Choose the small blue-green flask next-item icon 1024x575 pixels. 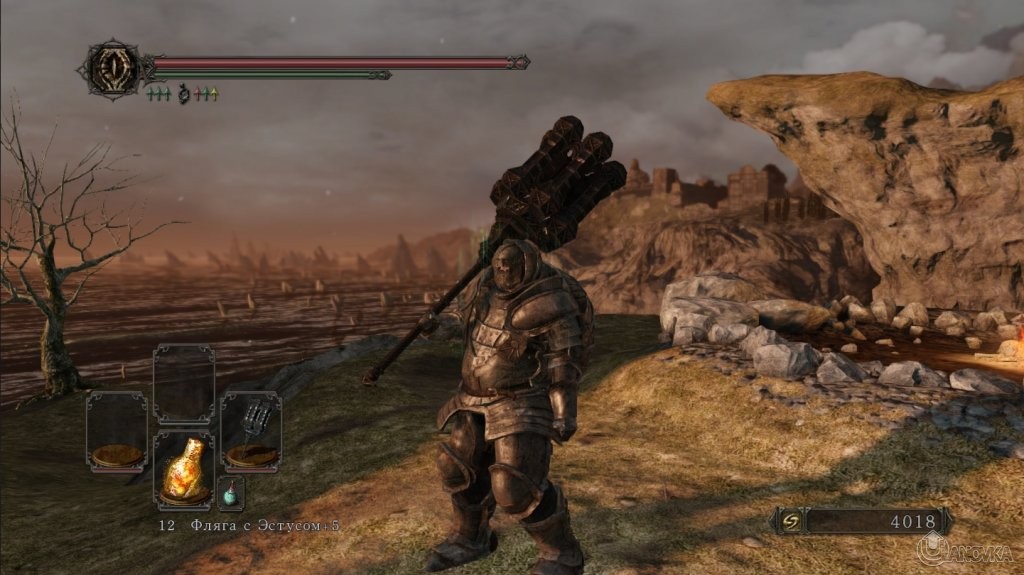[230, 492]
